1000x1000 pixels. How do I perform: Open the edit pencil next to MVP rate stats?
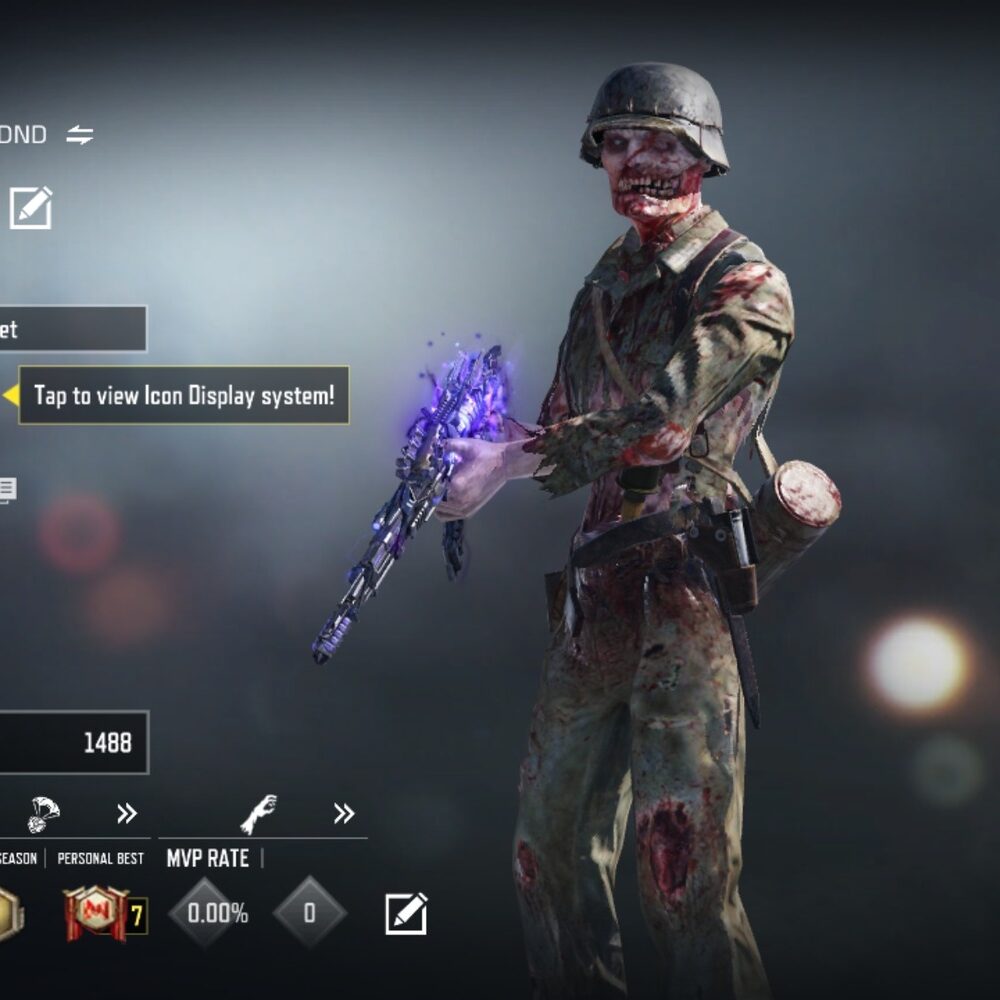[x=406, y=913]
